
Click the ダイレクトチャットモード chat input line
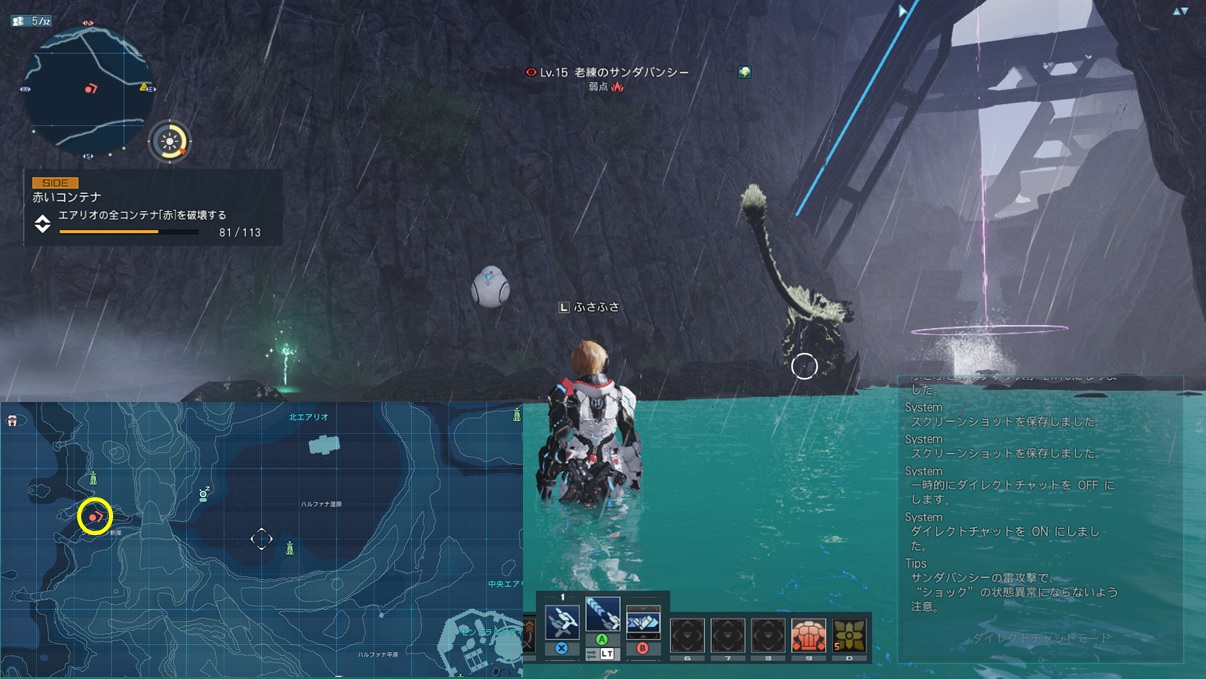[1040, 638]
